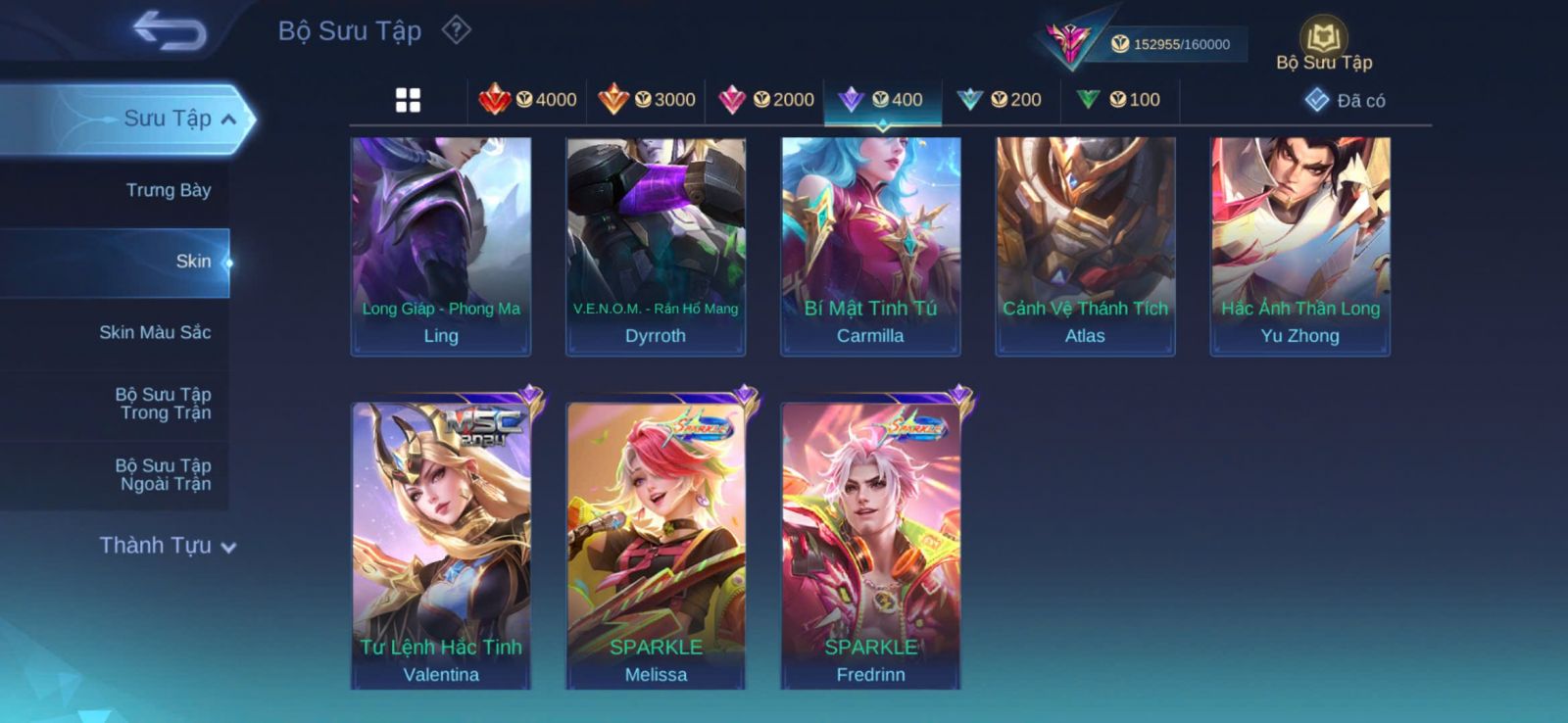Open the Trưng Bày menu entry
1568x723 pixels.
pos(168,190)
